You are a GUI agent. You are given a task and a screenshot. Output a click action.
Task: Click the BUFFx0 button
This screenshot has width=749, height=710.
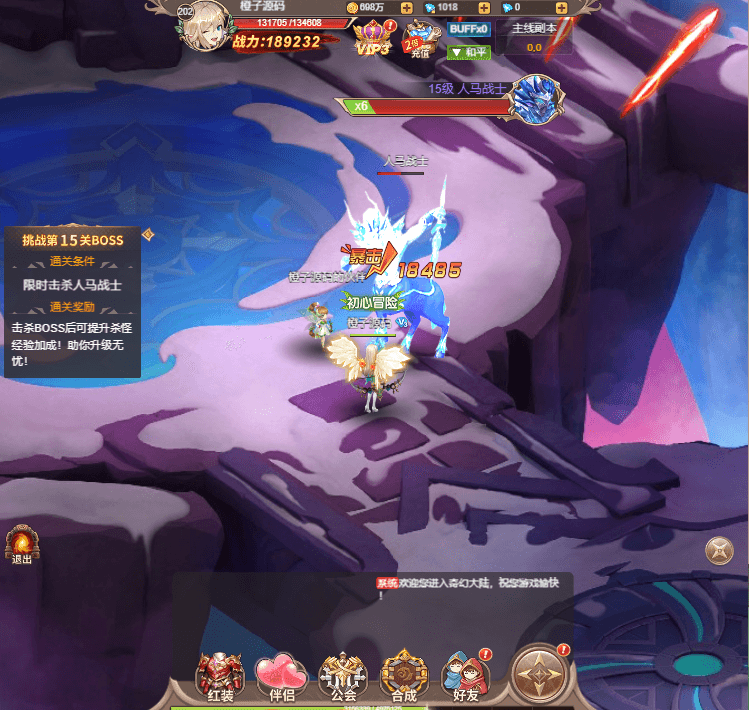tap(468, 29)
